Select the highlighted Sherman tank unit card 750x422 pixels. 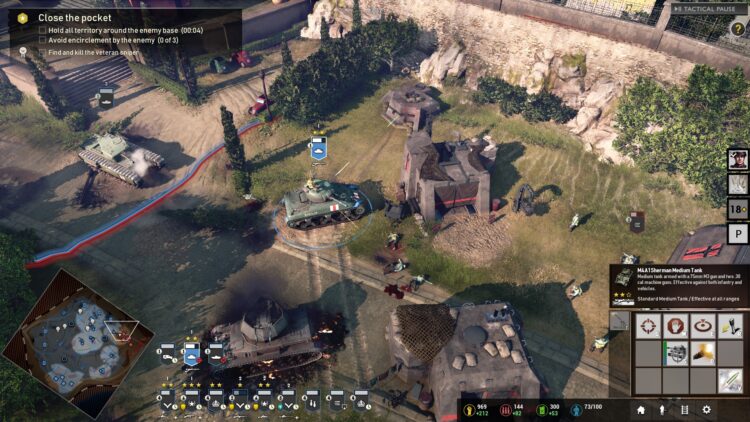click(191, 353)
